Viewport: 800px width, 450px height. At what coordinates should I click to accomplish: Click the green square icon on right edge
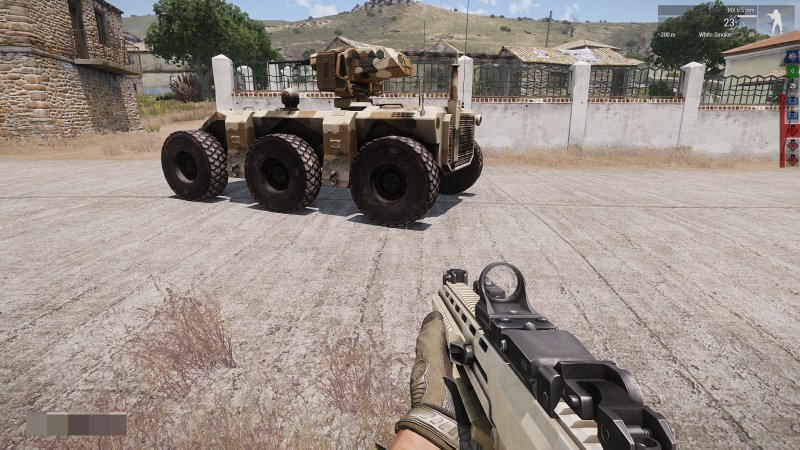(792, 72)
